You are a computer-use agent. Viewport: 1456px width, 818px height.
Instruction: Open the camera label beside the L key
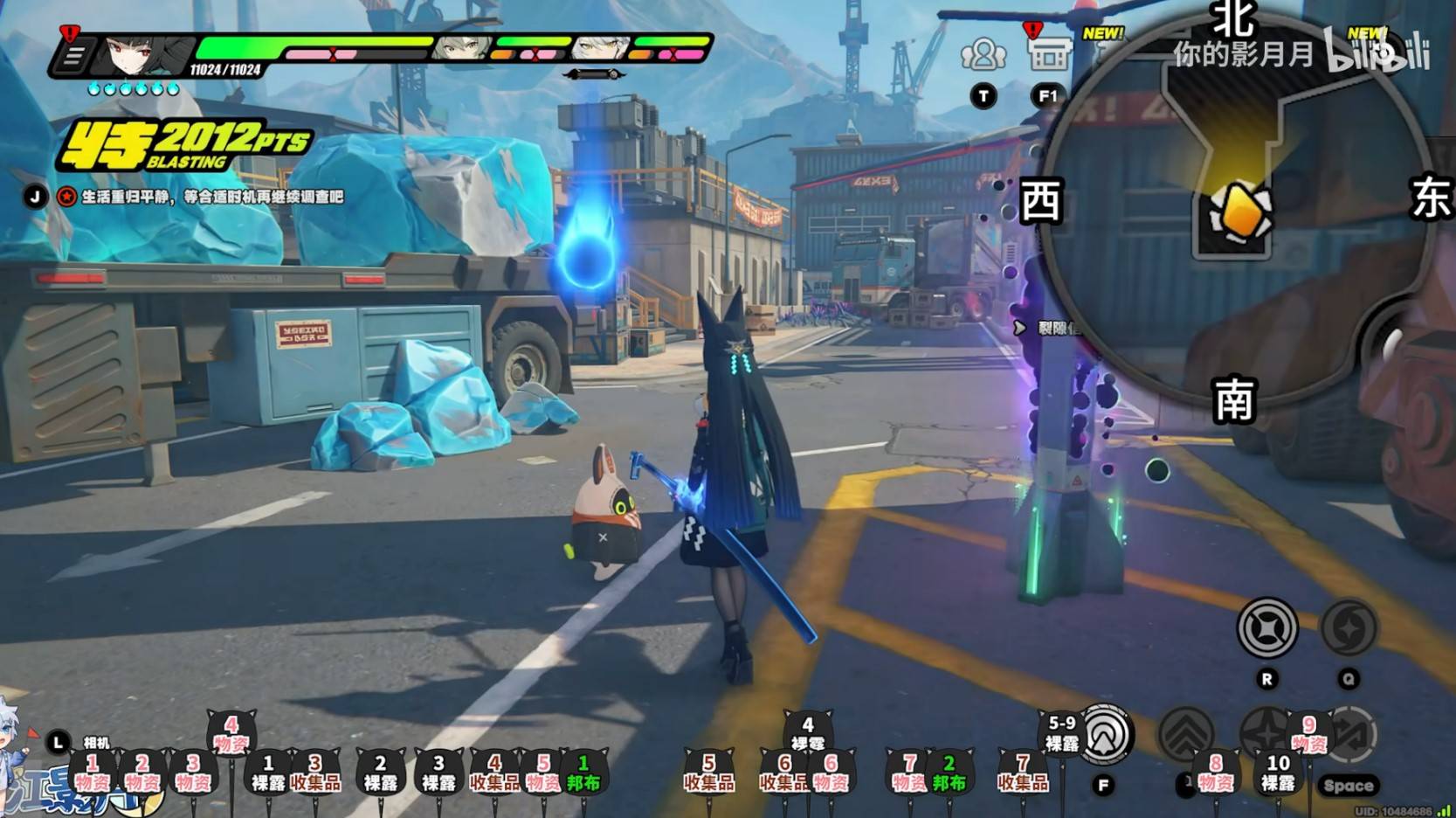(96, 743)
